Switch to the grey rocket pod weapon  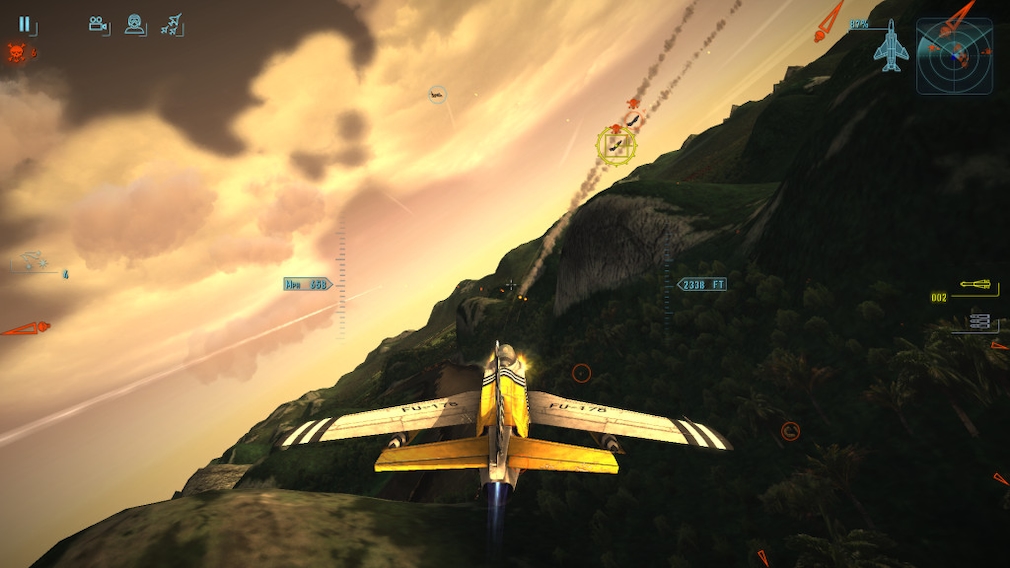[980, 321]
